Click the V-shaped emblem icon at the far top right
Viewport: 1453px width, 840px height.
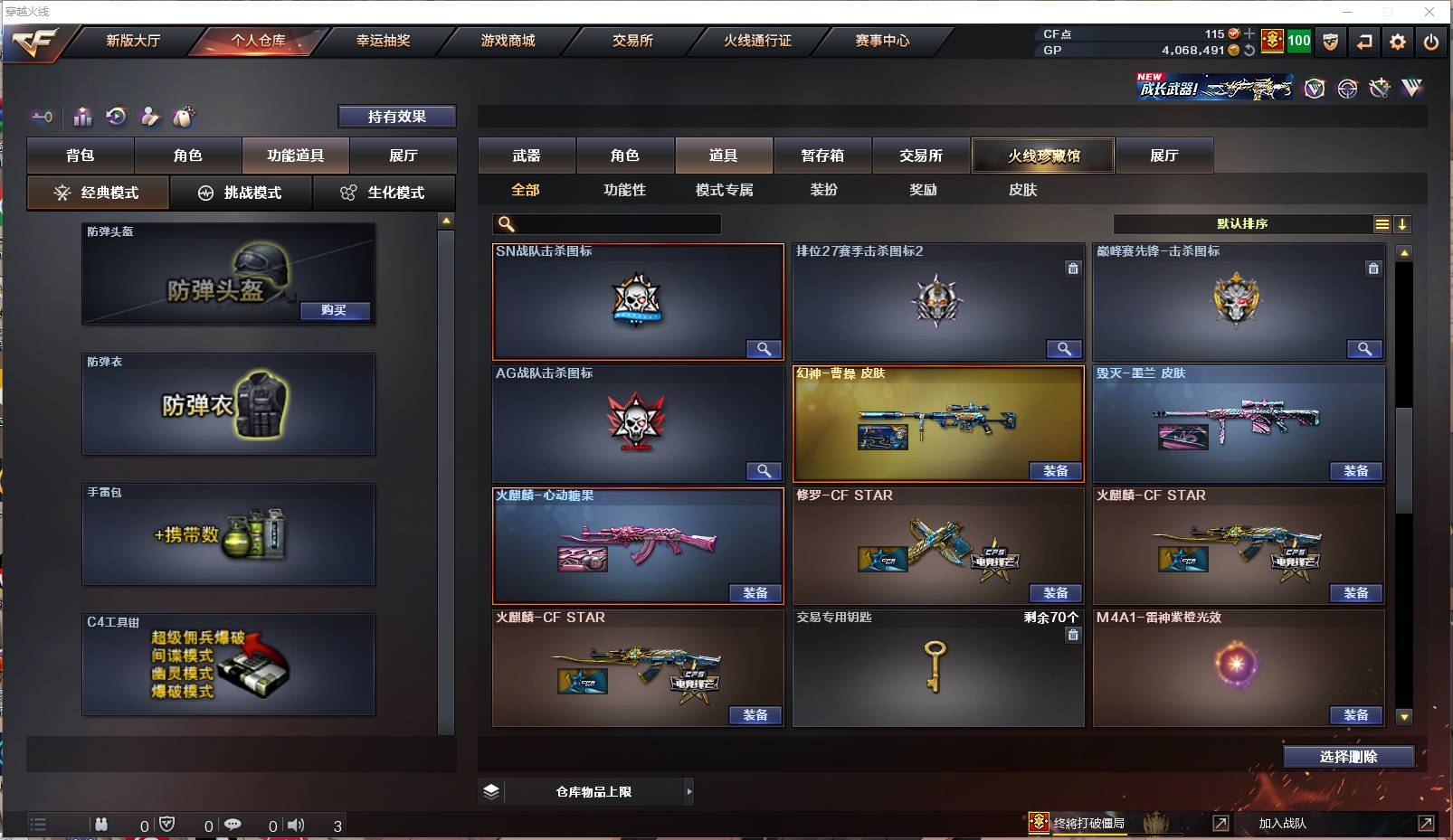(1413, 88)
